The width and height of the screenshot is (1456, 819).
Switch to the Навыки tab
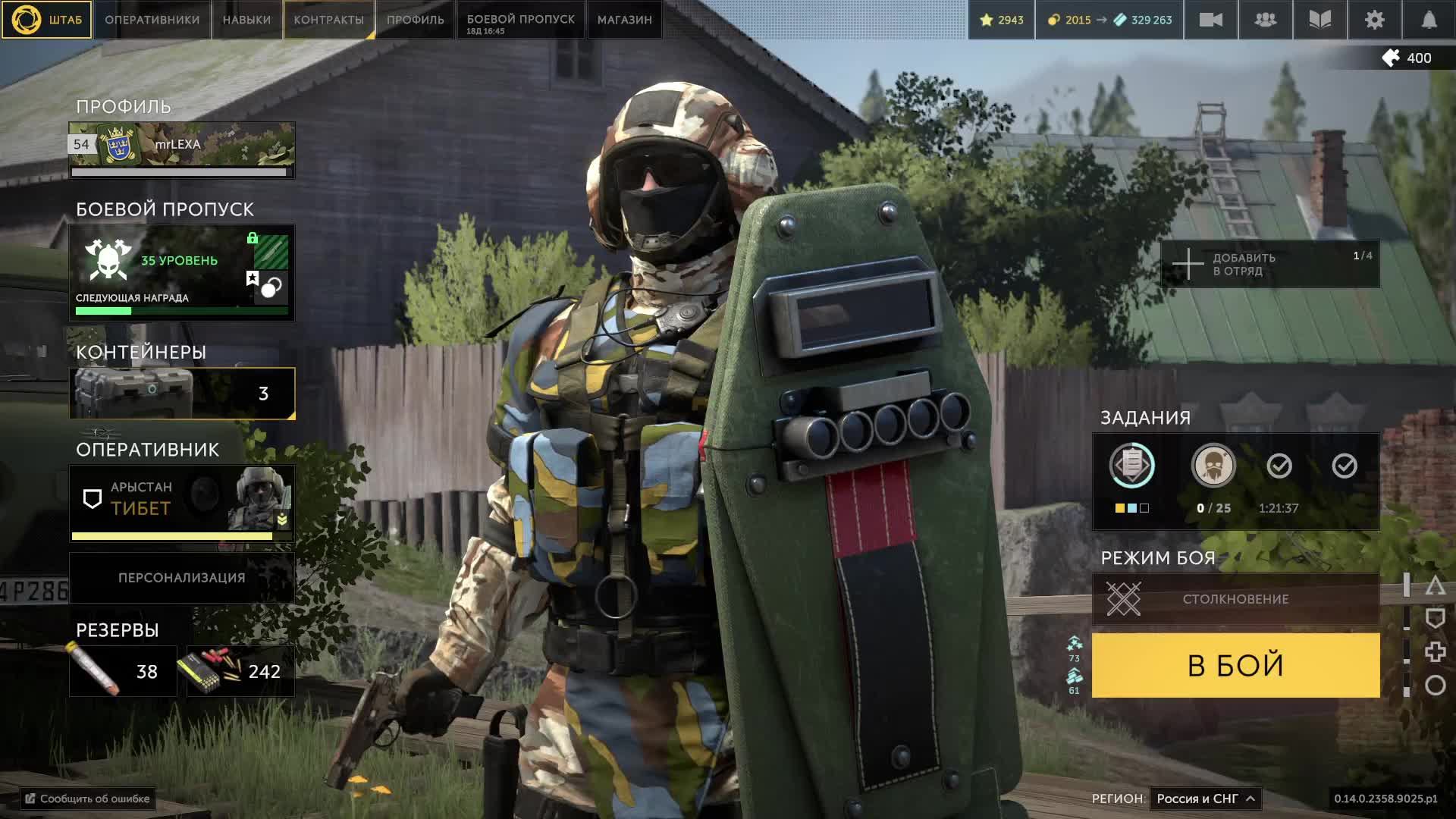coord(246,20)
